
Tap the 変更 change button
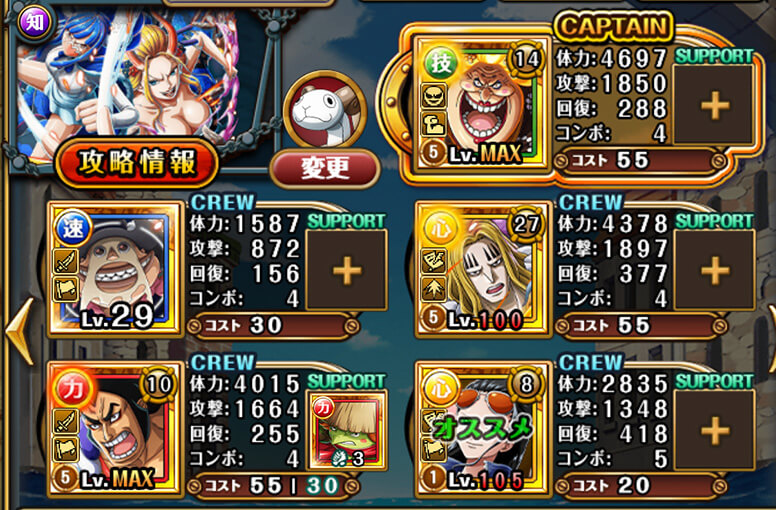coord(324,166)
